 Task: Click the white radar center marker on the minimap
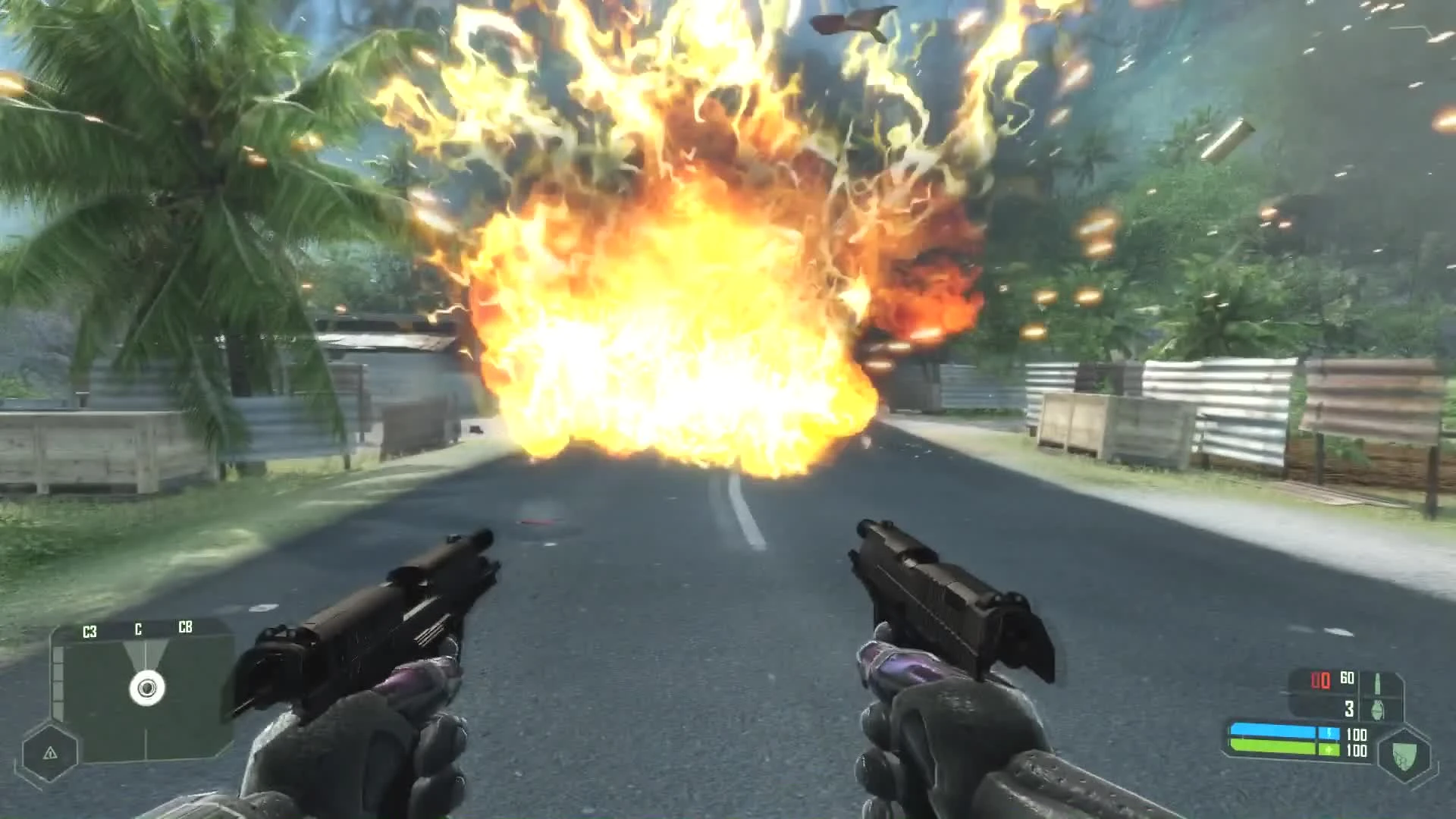[x=146, y=687]
